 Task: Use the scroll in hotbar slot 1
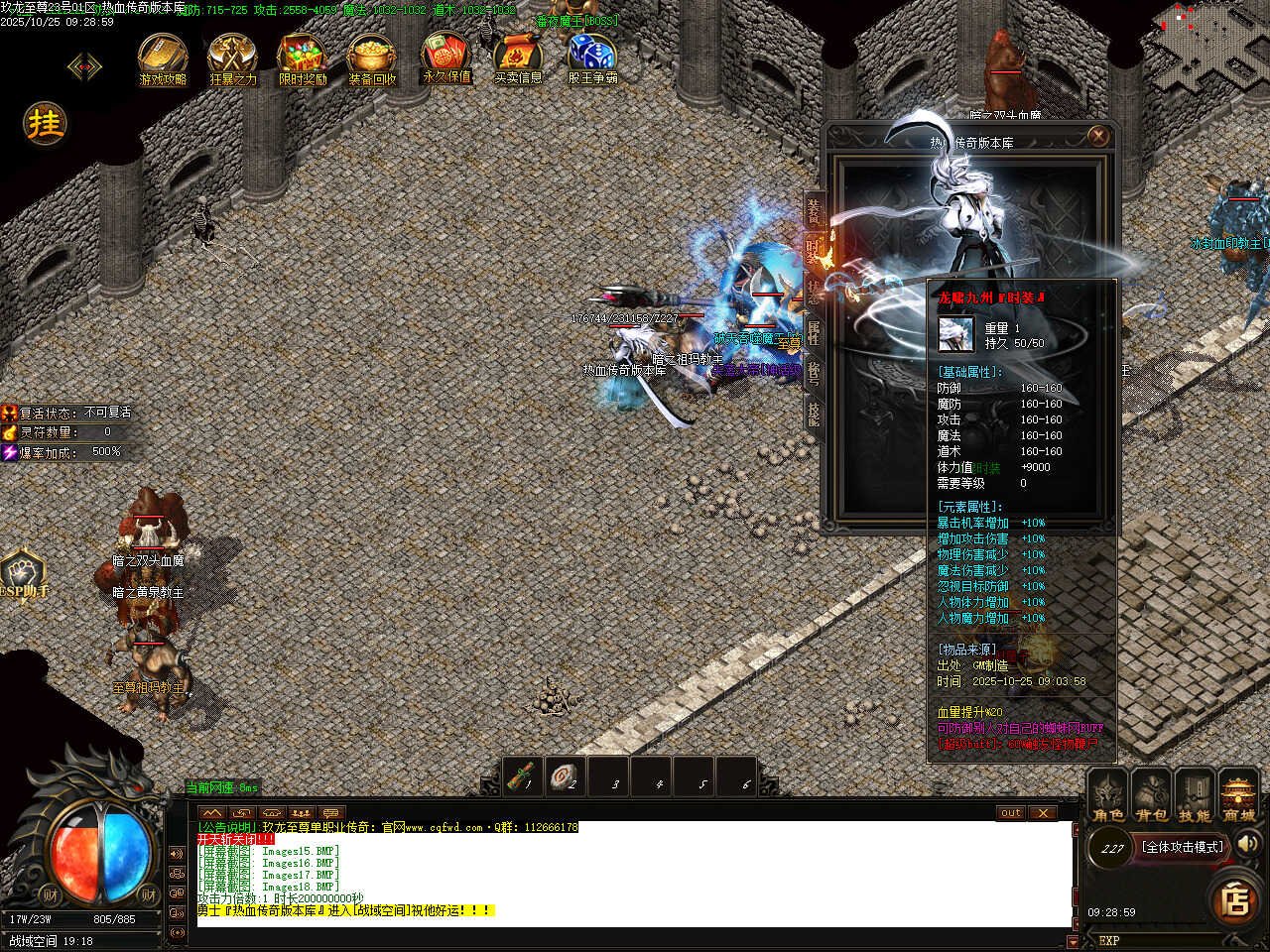pos(523,776)
